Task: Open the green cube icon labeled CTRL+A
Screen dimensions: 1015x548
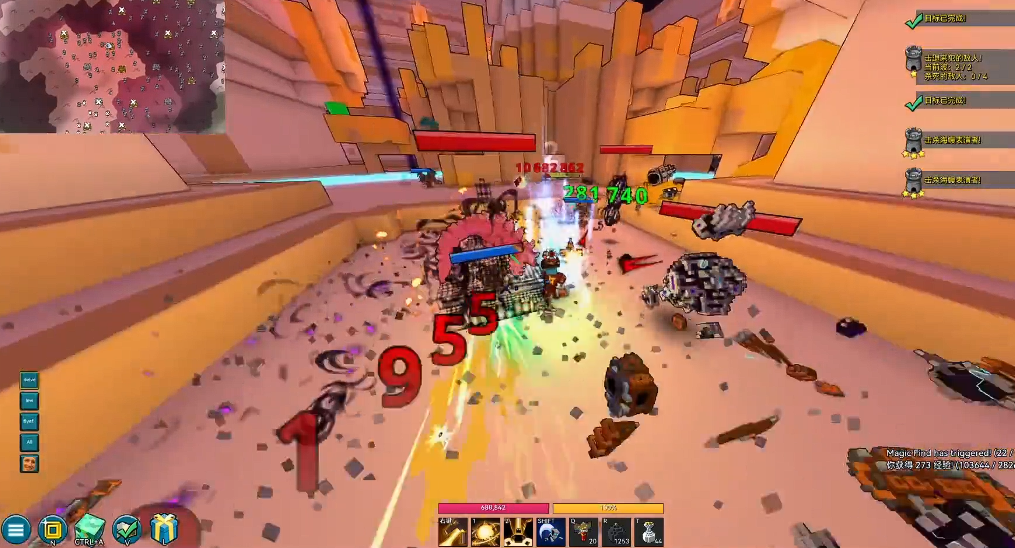Action: click(x=89, y=527)
